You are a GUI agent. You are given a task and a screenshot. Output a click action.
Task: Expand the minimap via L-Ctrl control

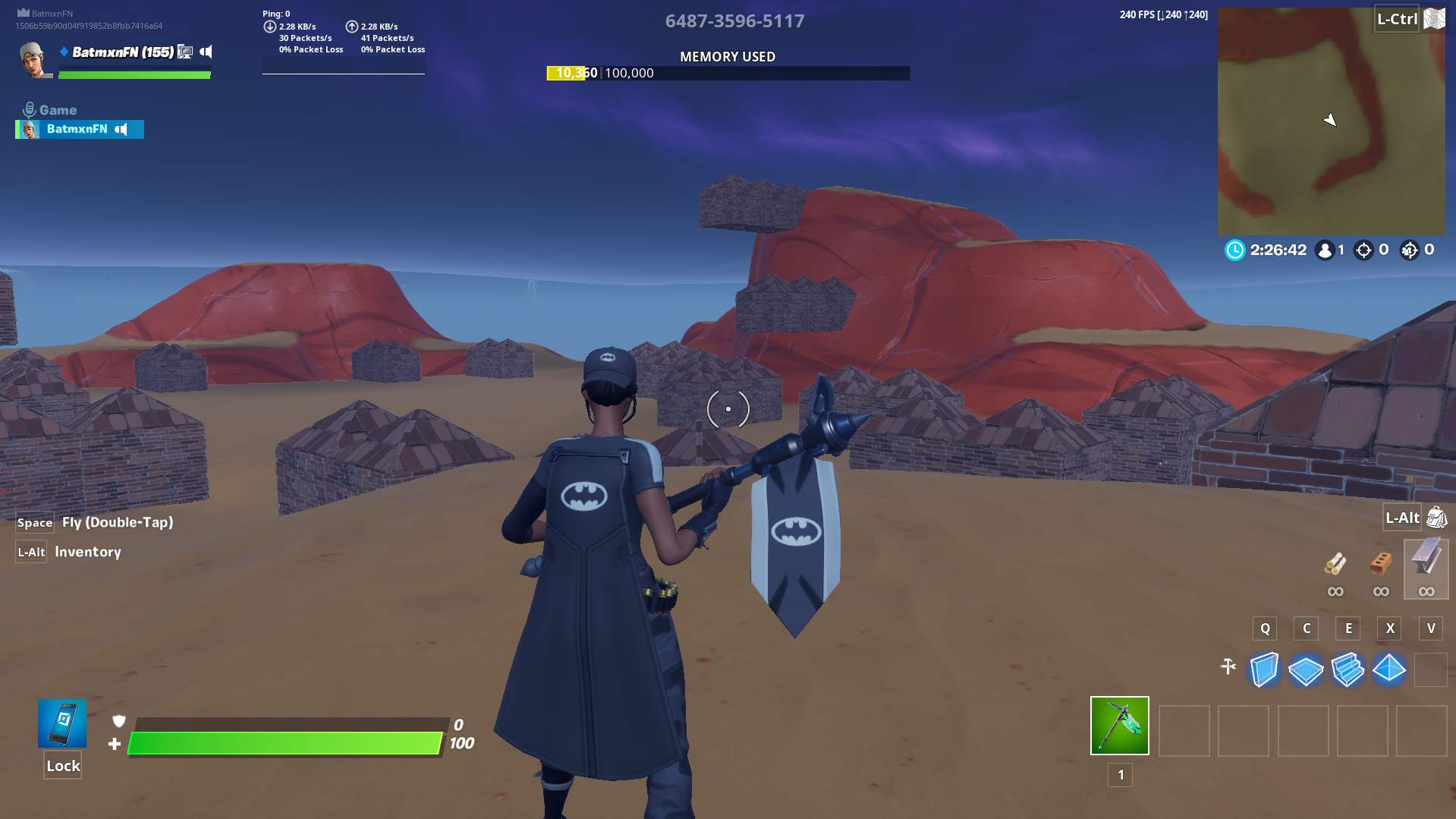(1397, 20)
